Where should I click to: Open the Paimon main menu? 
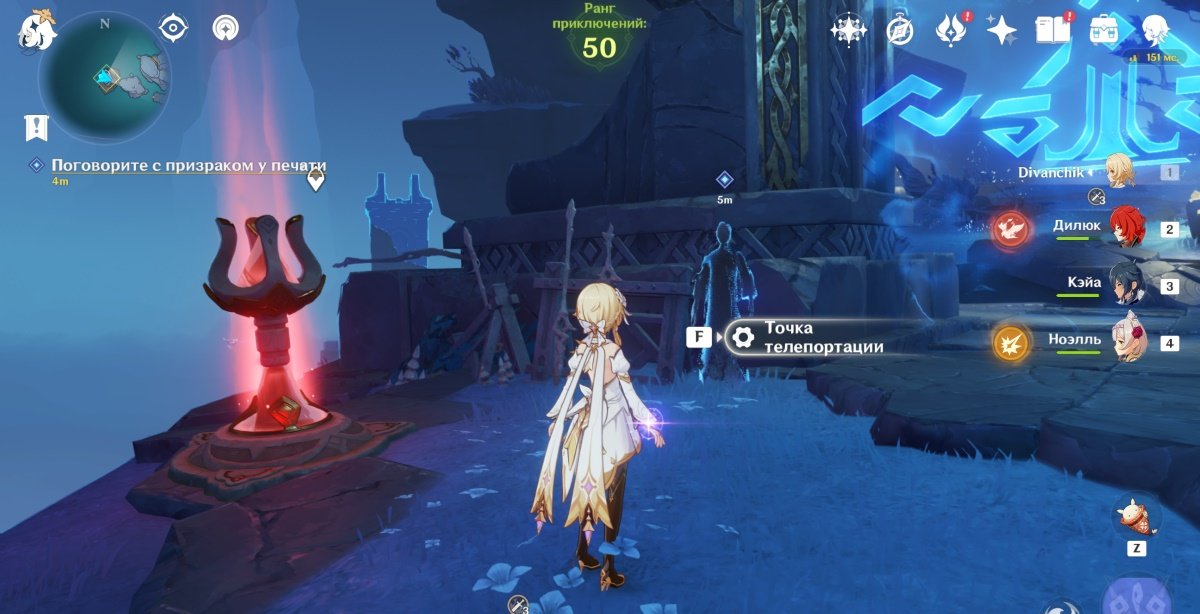(38, 30)
